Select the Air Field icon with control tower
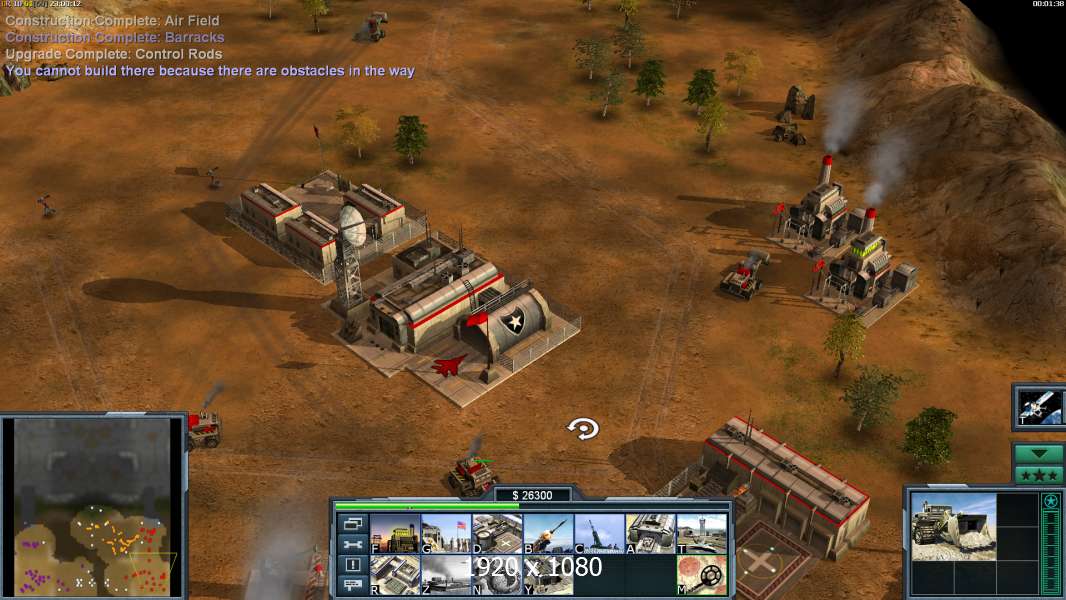Screen dimensions: 1066x600 tap(702, 534)
